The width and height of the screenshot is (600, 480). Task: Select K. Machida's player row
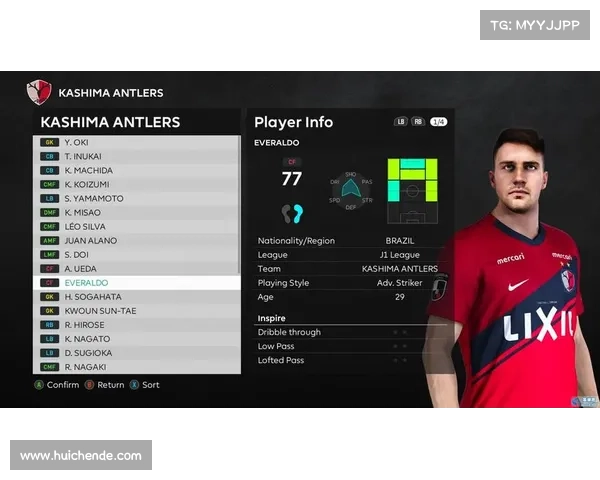(135, 170)
